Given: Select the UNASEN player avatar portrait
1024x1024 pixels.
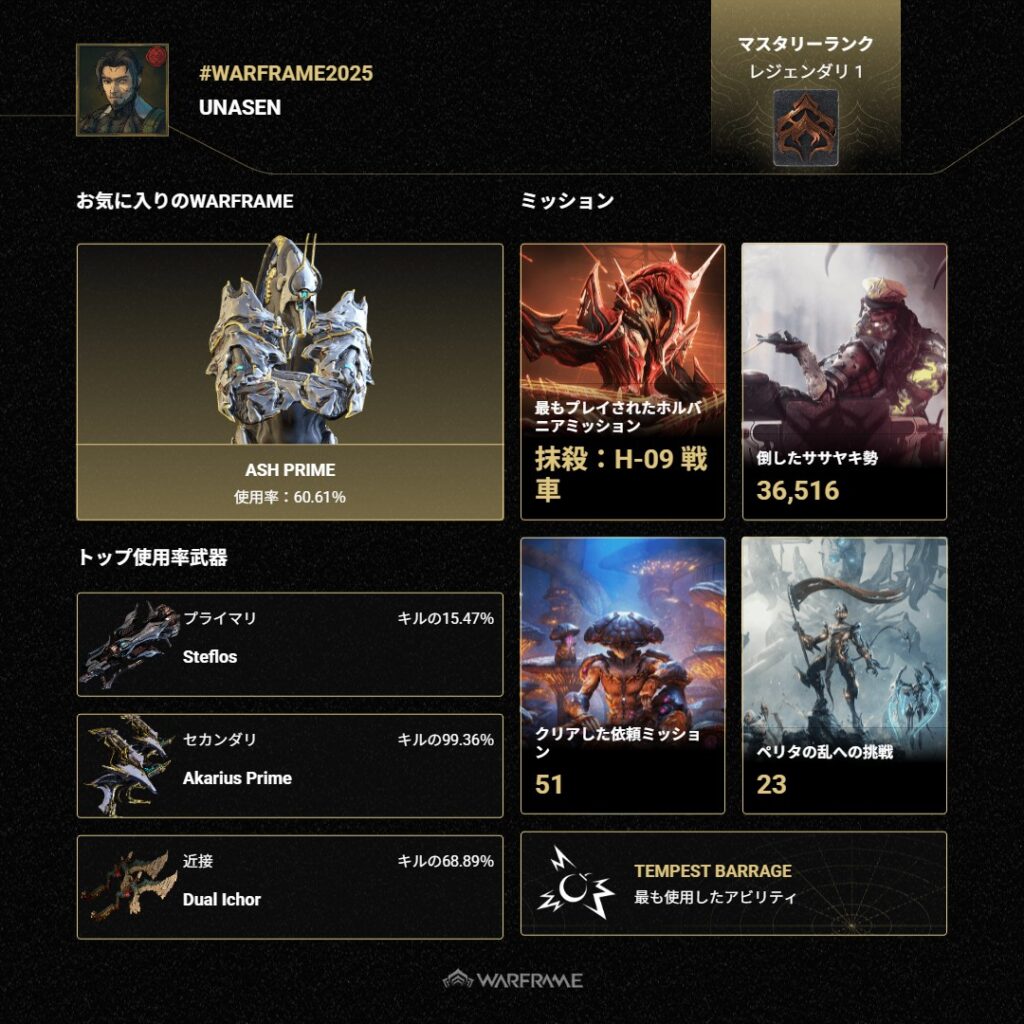Looking at the screenshot, I should click(122, 90).
